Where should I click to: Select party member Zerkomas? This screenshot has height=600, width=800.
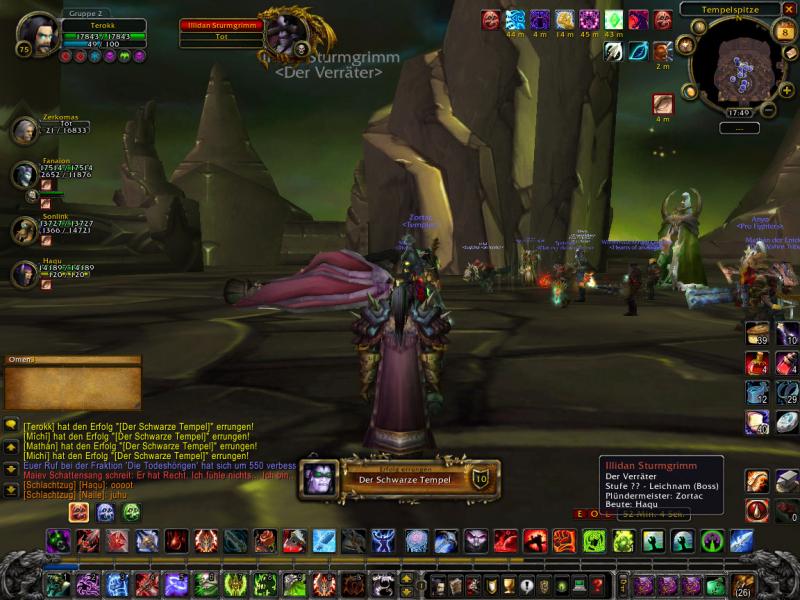pyautogui.click(x=24, y=129)
